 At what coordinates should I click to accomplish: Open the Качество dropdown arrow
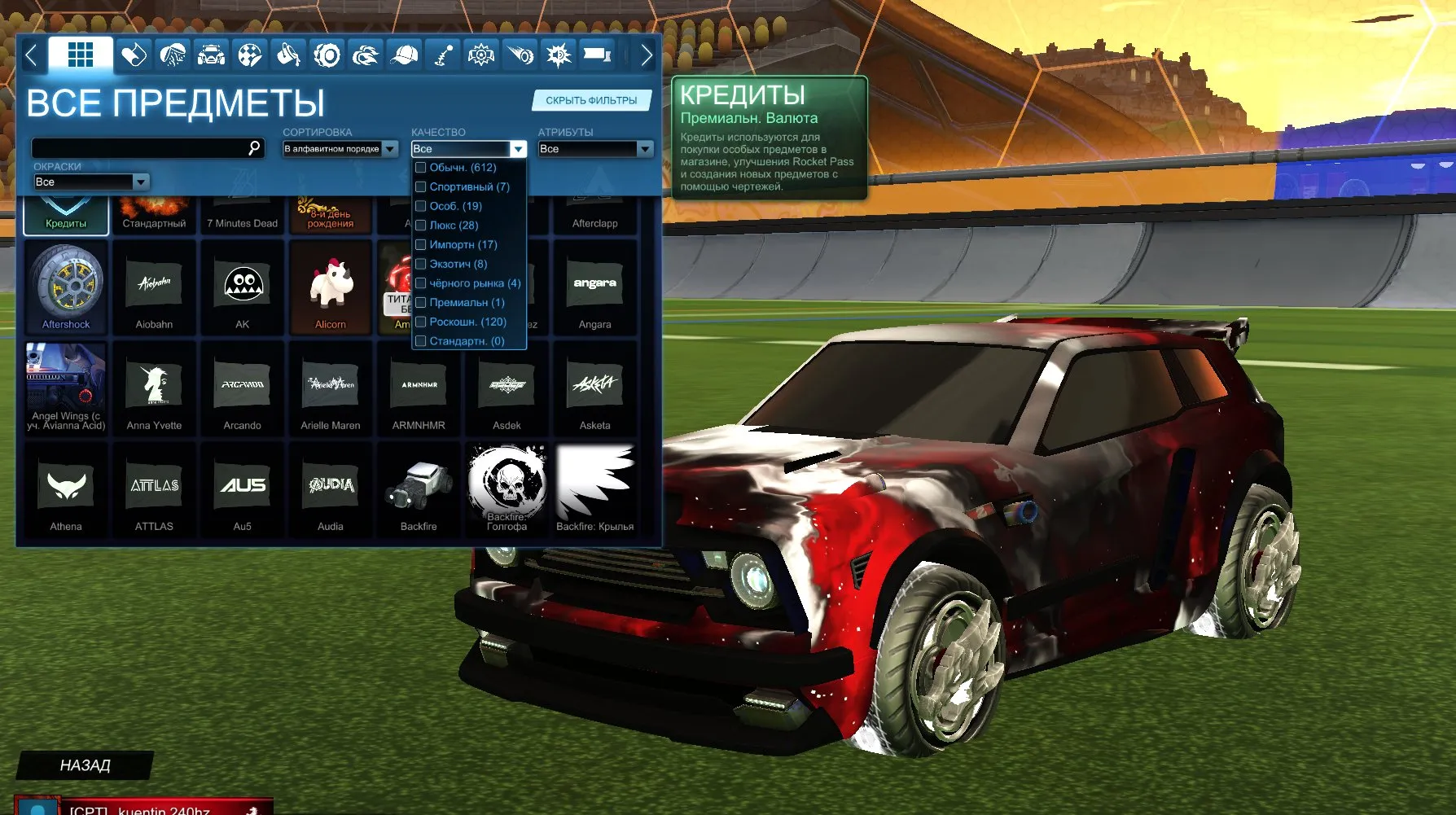[518, 149]
